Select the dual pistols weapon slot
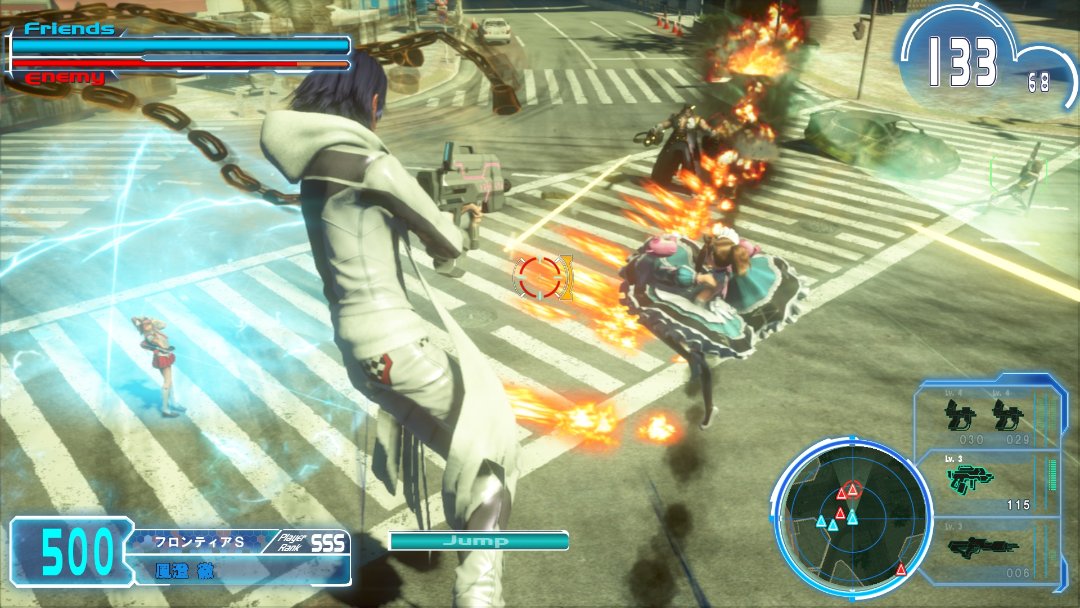The height and width of the screenshot is (608, 1080). pos(986,415)
